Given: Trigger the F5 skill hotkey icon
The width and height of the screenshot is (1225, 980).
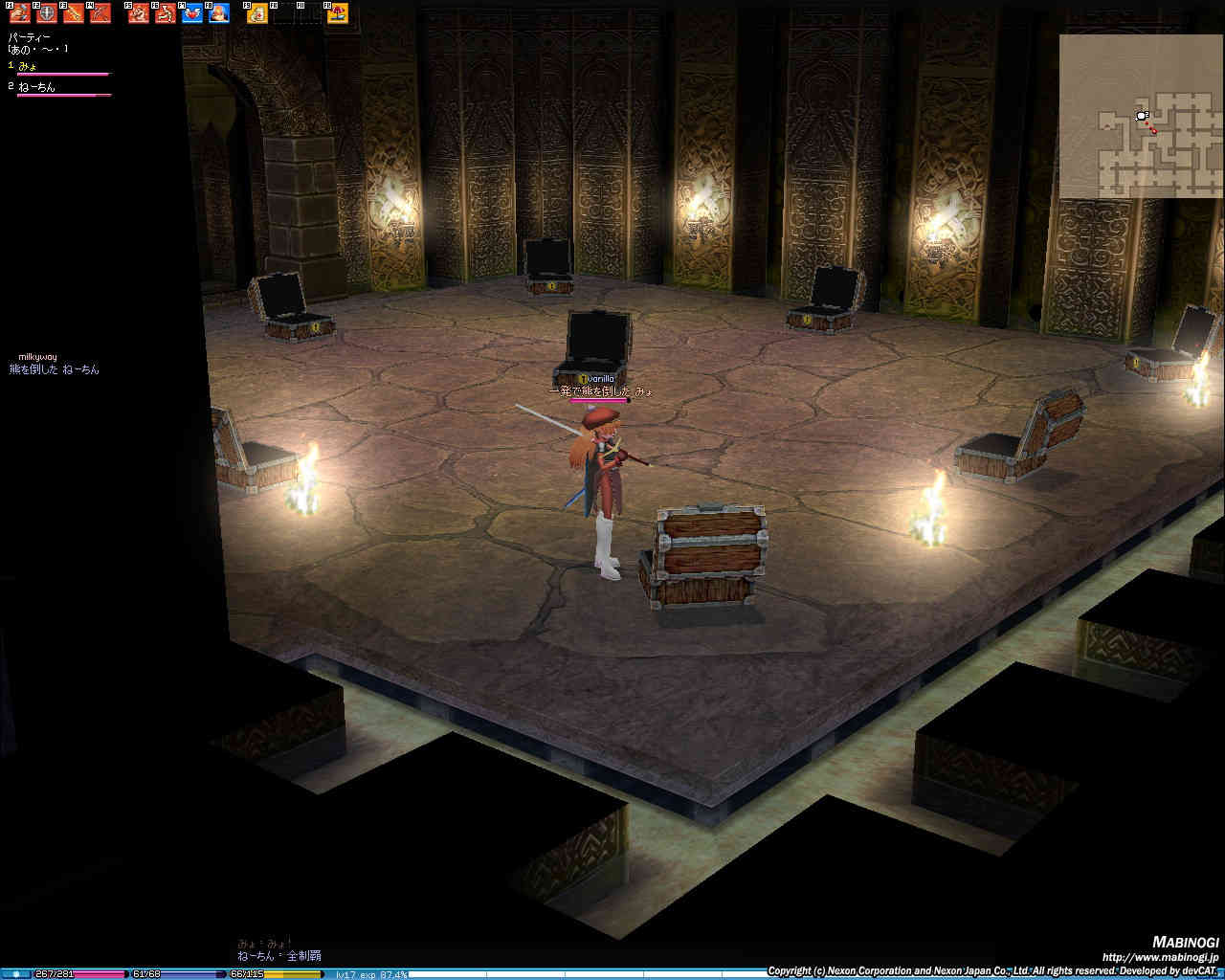Looking at the screenshot, I should (139, 13).
